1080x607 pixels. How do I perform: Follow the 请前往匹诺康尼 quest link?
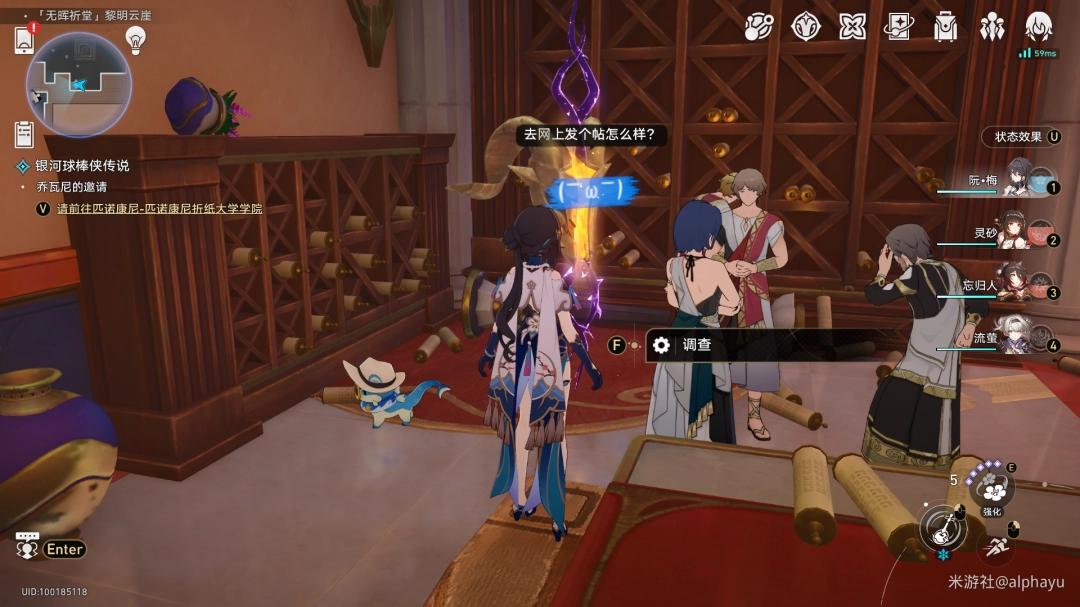pos(160,209)
